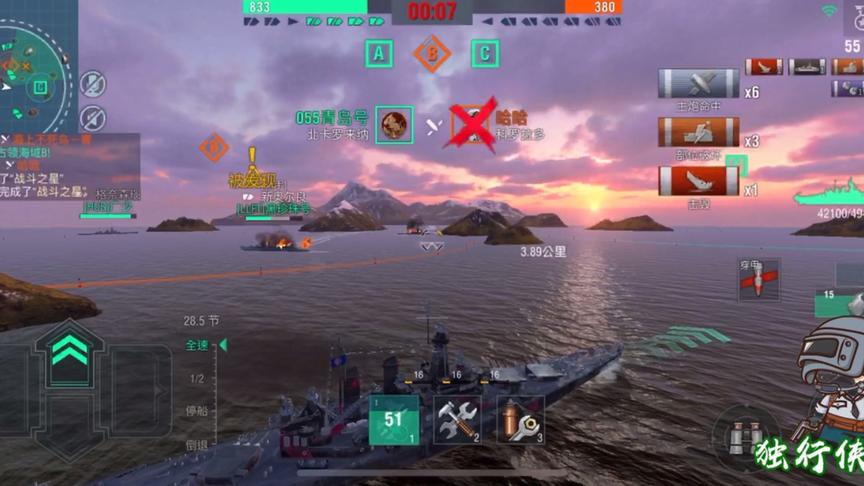The height and width of the screenshot is (486, 864).
Task: Toggle the upper mute icon beside minimap
Action: [93, 84]
